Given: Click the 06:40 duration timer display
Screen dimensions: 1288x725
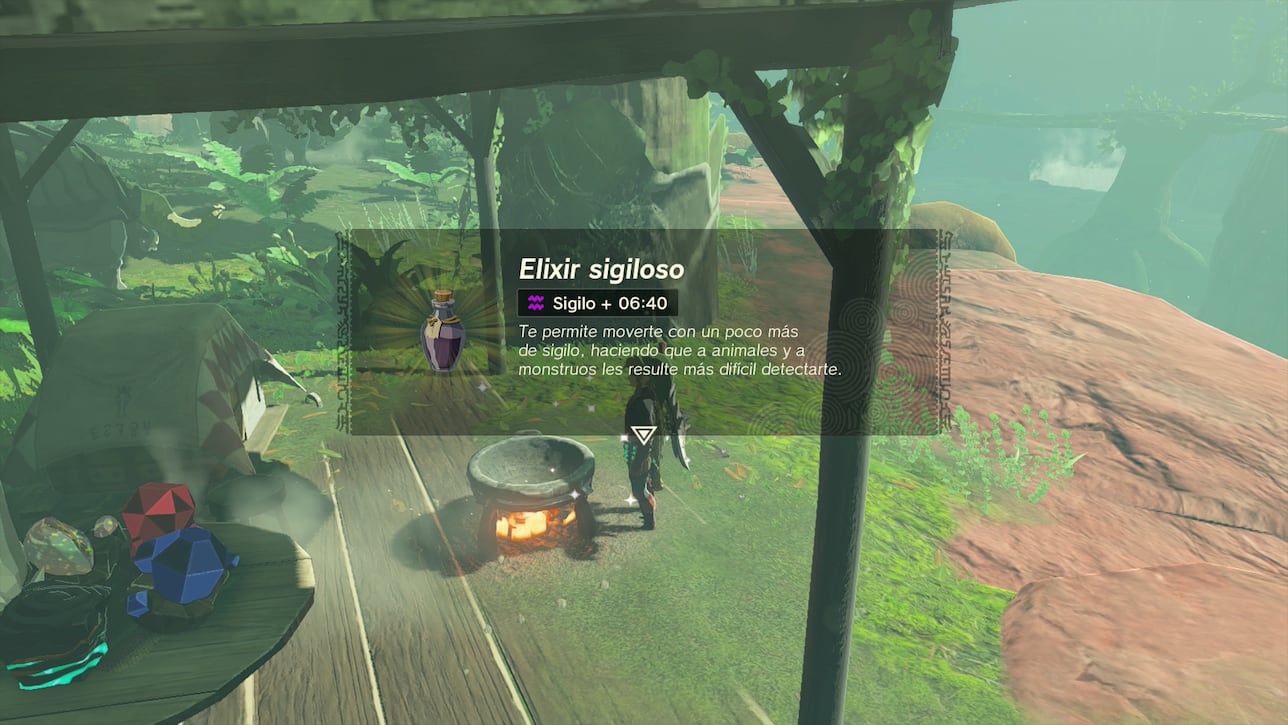Looking at the screenshot, I should point(641,303).
